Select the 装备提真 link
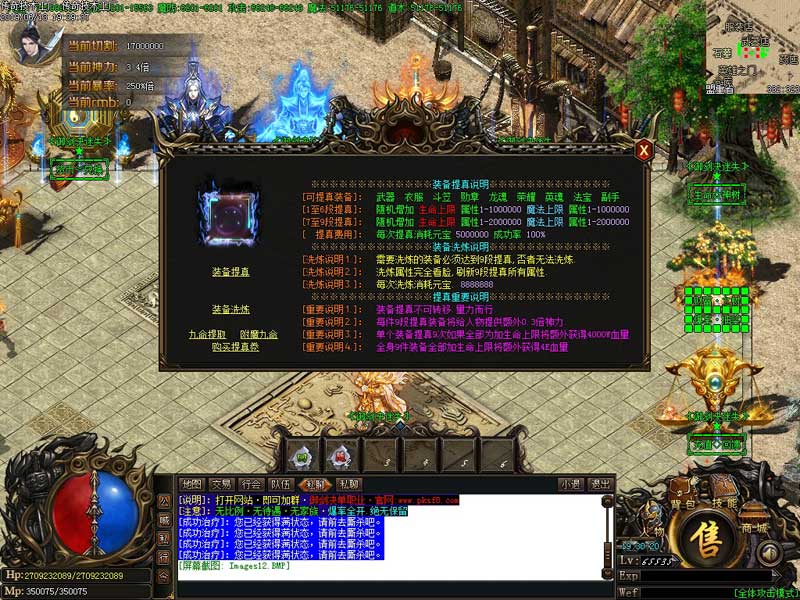This screenshot has height=600, width=800. click(x=231, y=272)
